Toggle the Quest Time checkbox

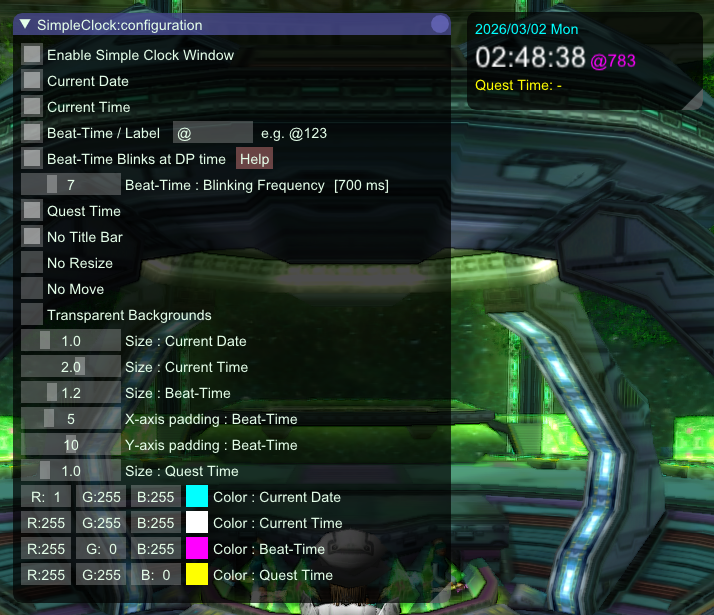[x=32, y=211]
